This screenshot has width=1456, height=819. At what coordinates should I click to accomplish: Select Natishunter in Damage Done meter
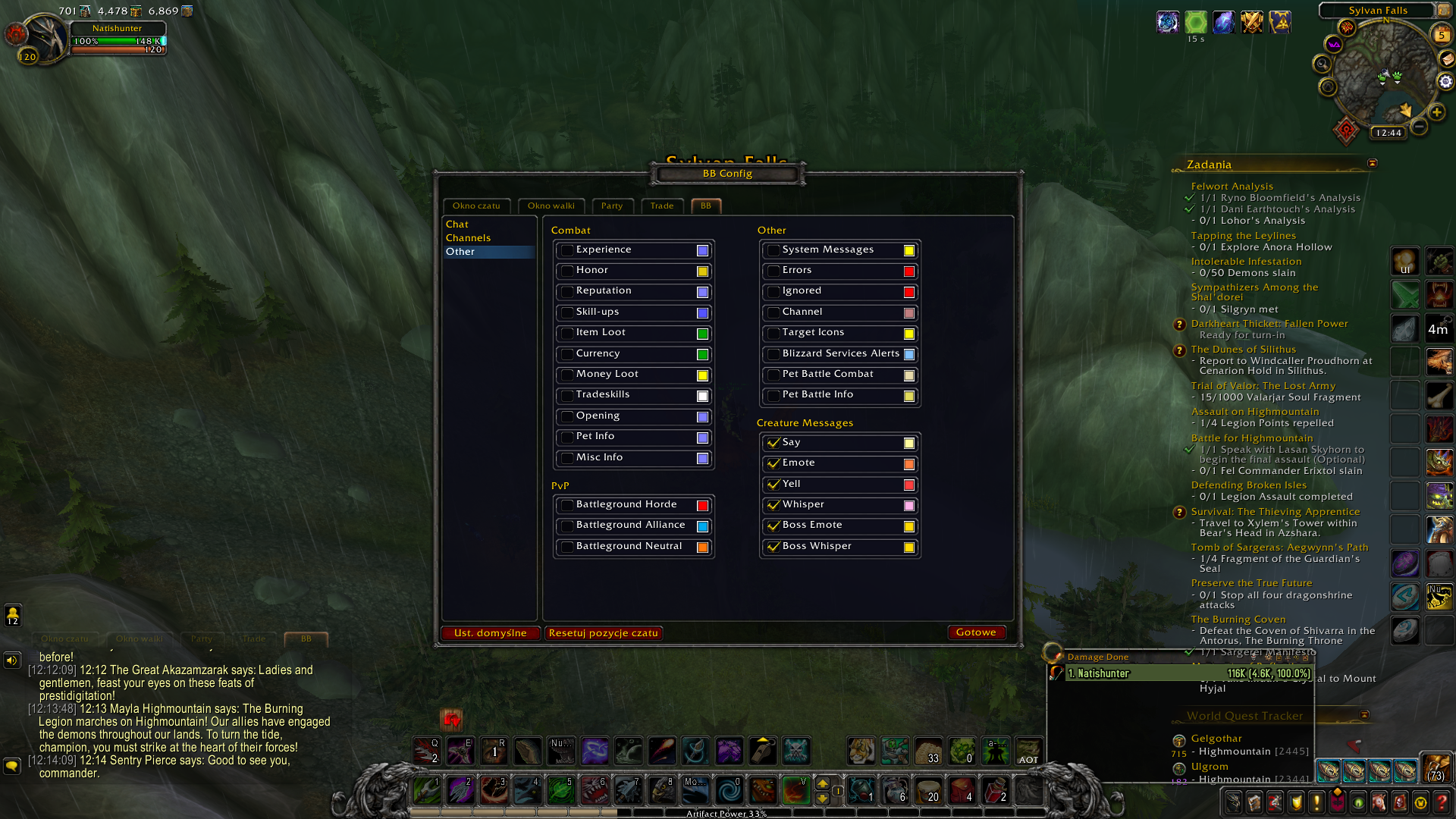(1188, 673)
